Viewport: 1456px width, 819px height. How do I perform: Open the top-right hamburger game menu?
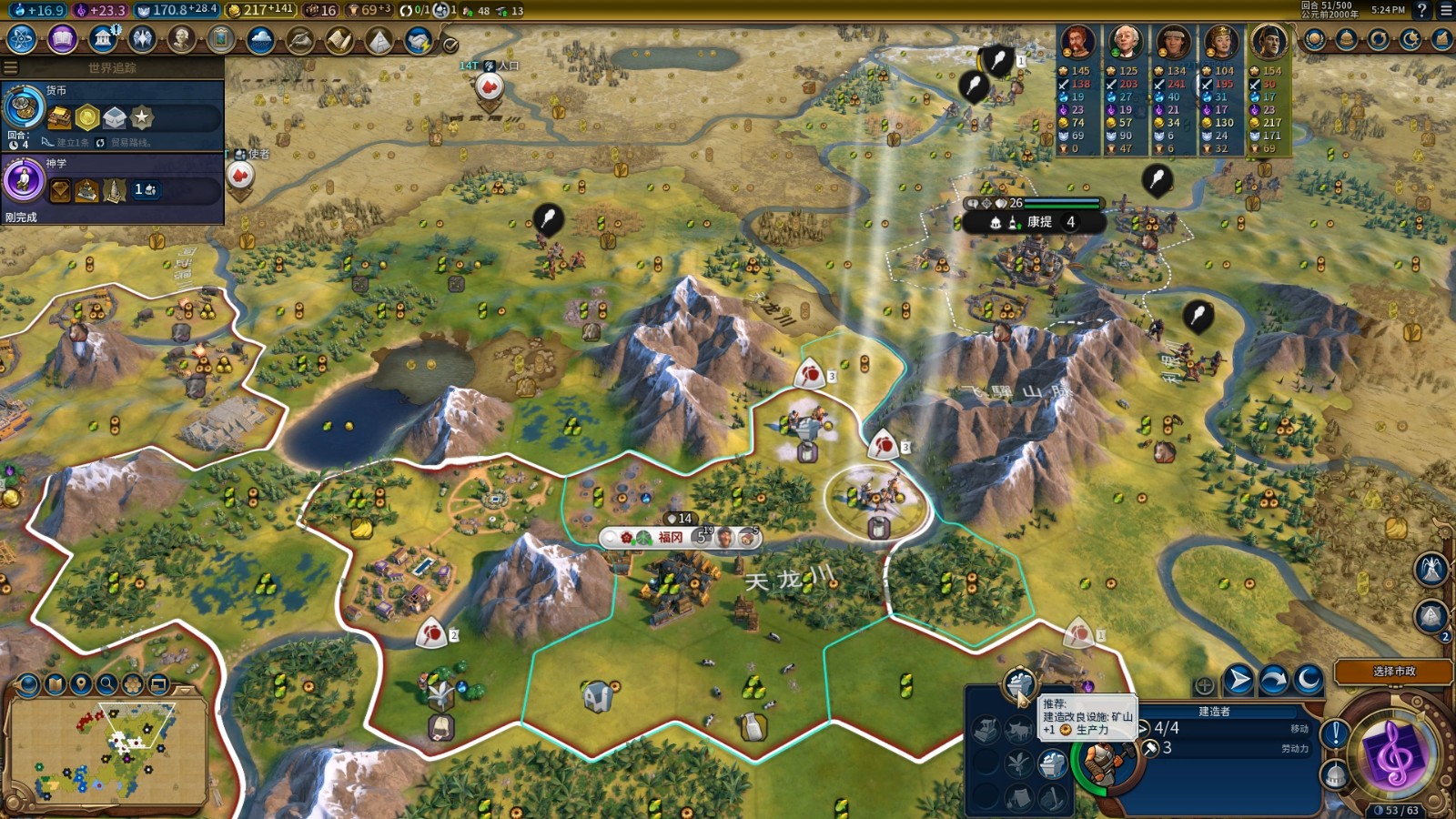tap(1445, 10)
